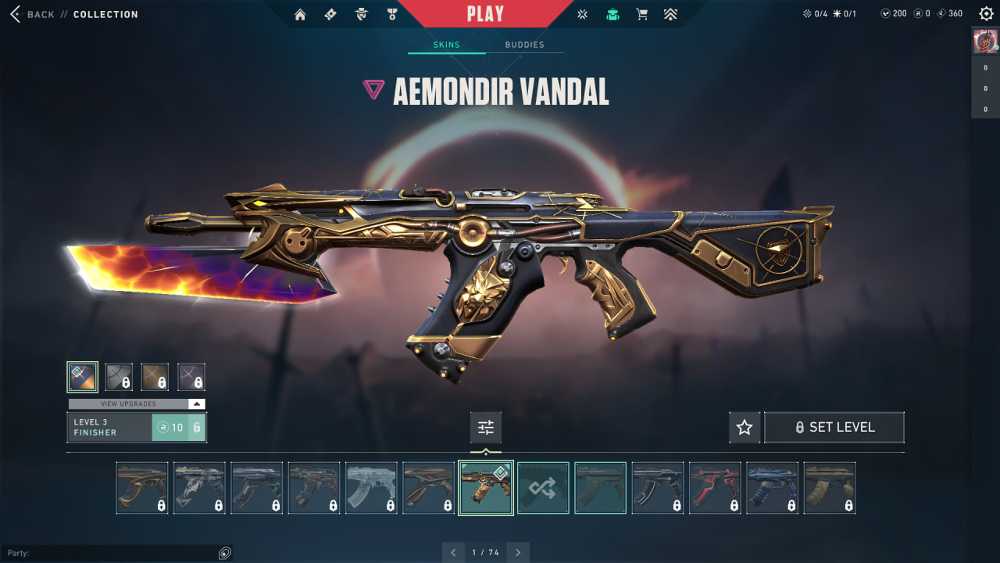Choose the locked red Vandal skin thumbnail
The width and height of the screenshot is (1000, 563).
coord(715,488)
